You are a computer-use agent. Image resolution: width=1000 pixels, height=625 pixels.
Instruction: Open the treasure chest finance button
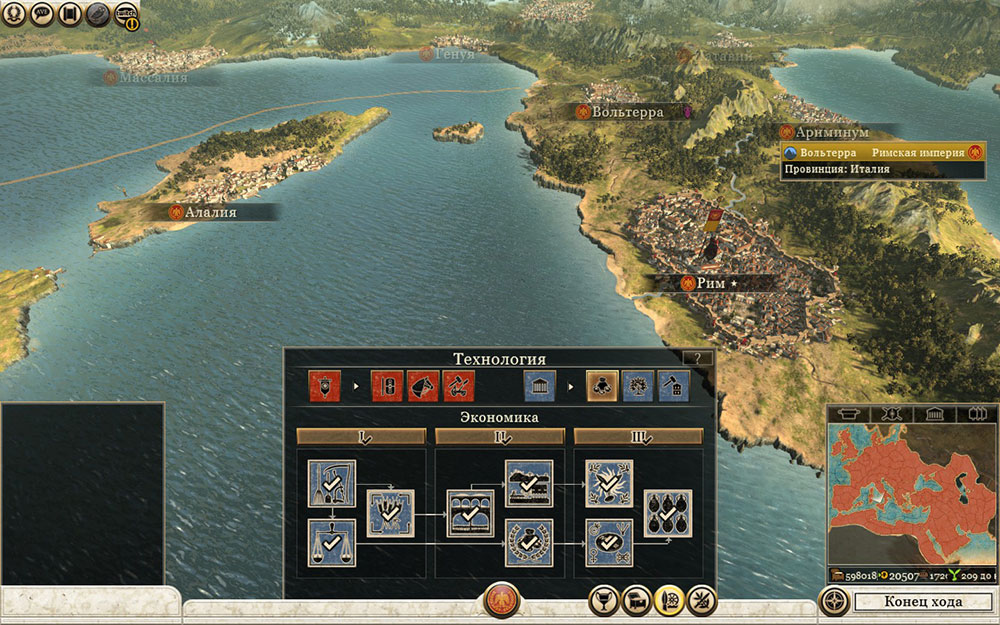tap(637, 600)
